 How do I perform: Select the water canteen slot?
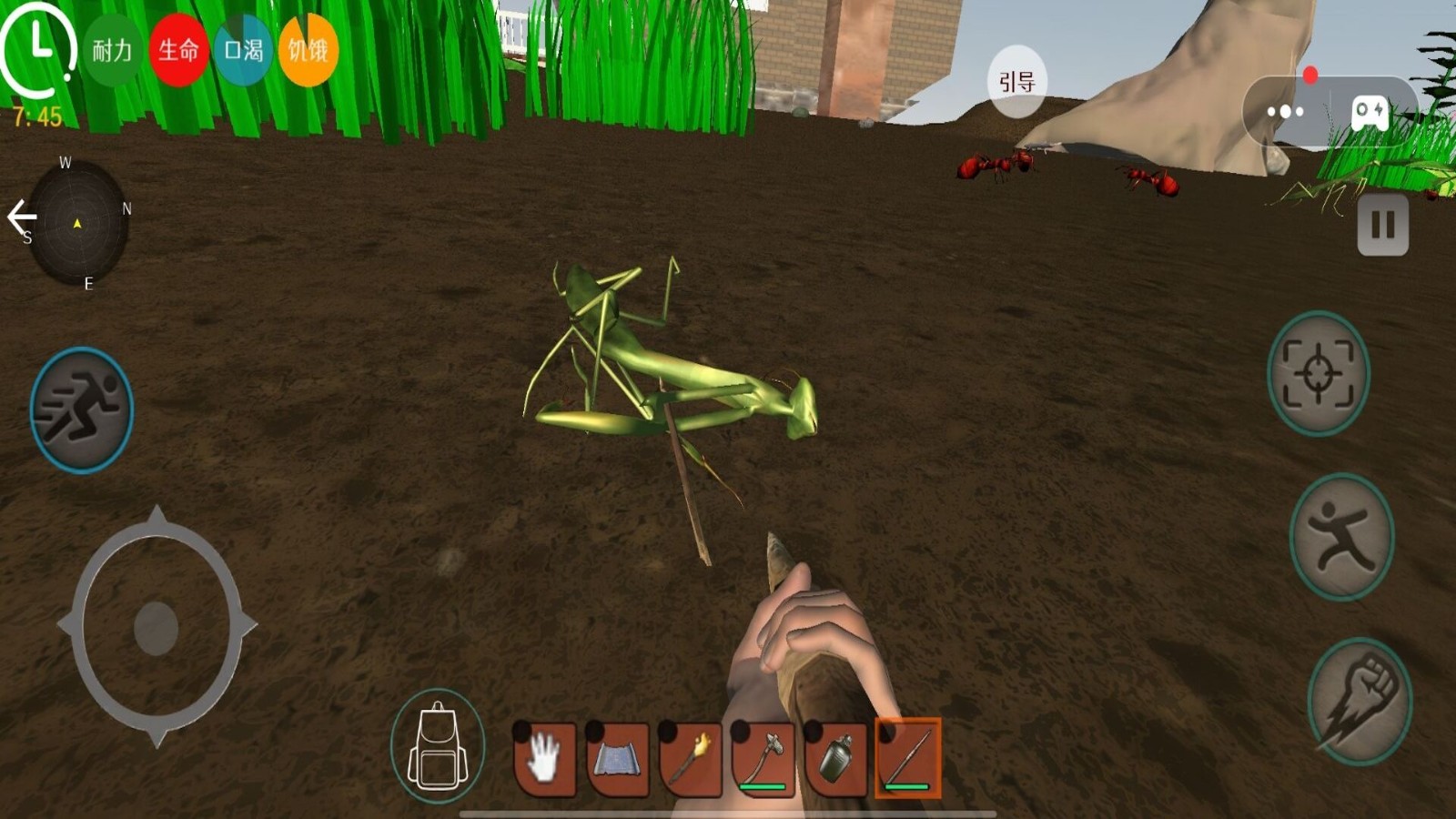pyautogui.click(x=836, y=759)
